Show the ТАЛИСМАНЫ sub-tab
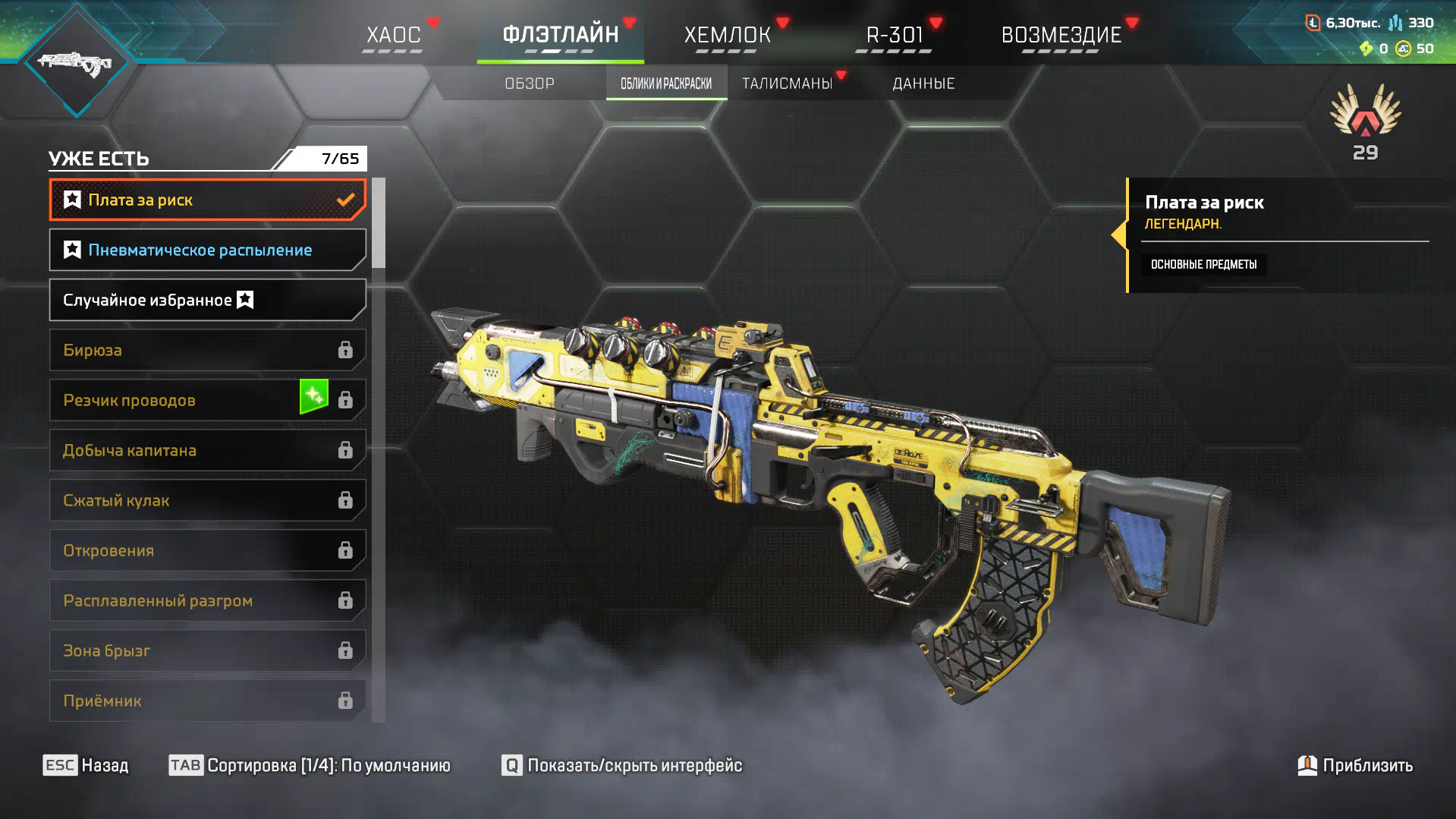The width and height of the screenshot is (1456, 819). click(787, 83)
